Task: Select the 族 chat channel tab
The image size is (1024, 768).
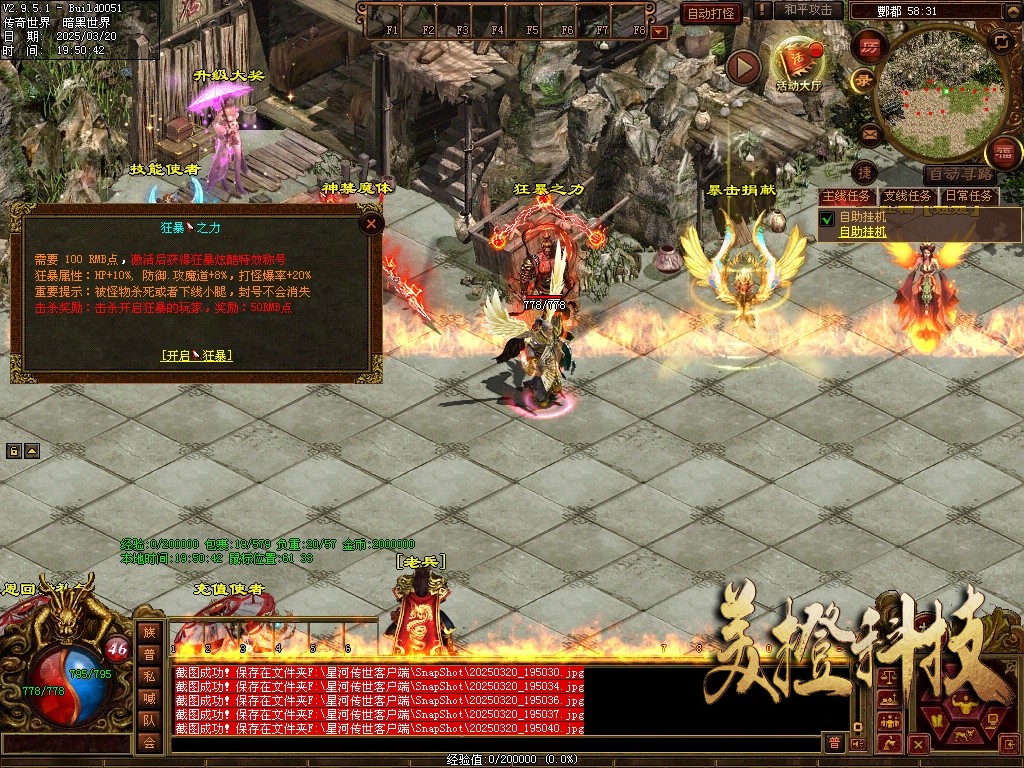Action: coord(149,632)
